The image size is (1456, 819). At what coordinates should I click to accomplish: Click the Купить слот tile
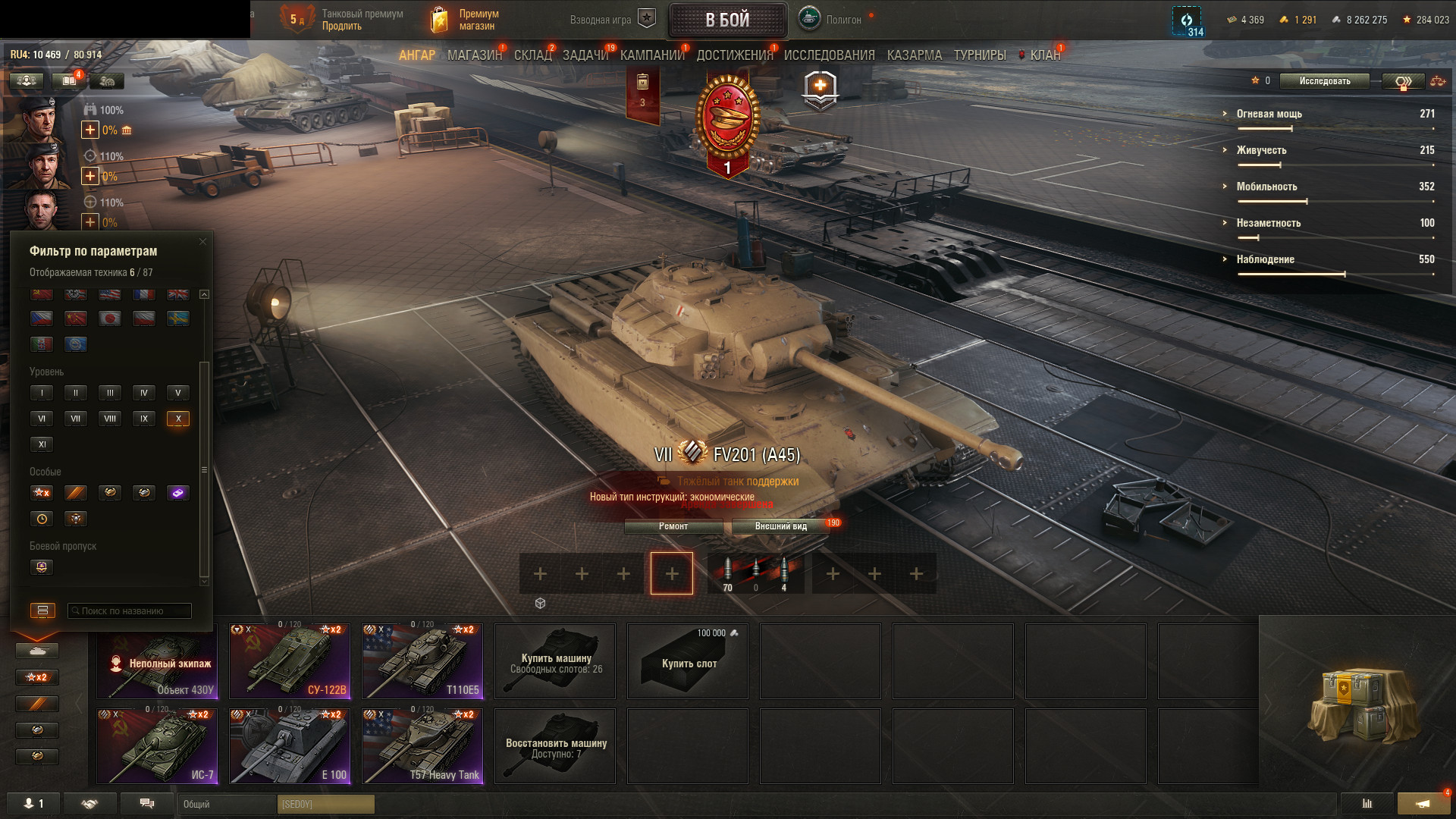688,661
